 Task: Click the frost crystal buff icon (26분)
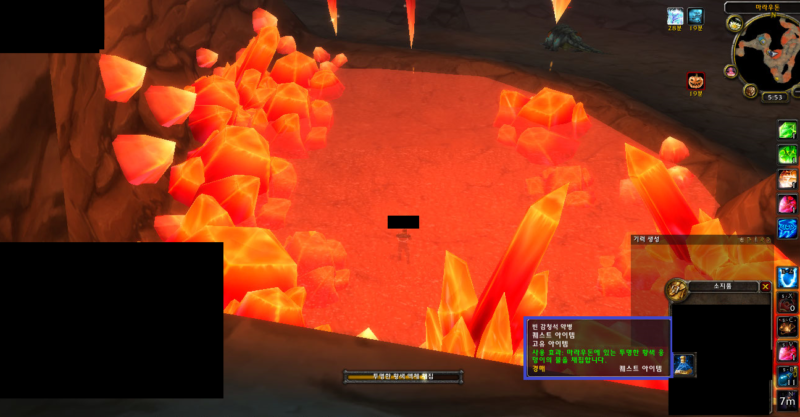tap(676, 16)
